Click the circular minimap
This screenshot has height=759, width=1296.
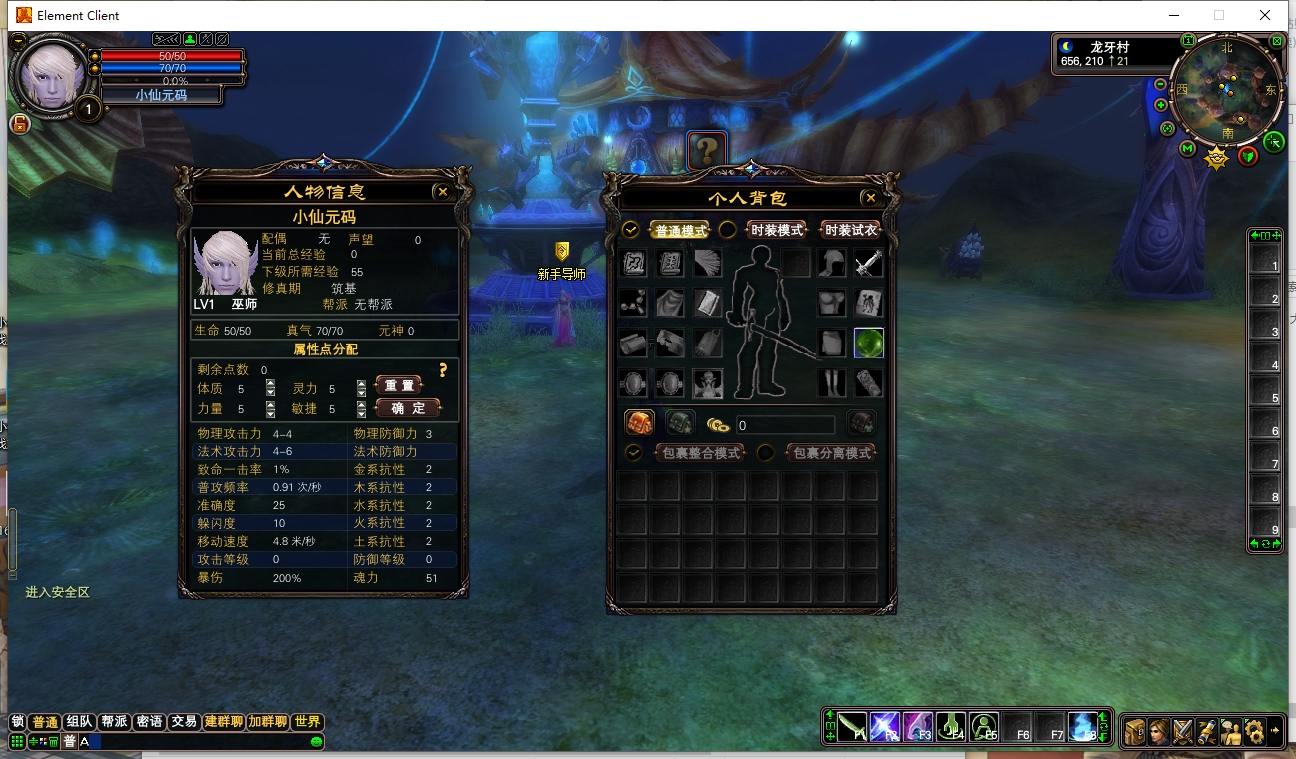click(x=1227, y=91)
